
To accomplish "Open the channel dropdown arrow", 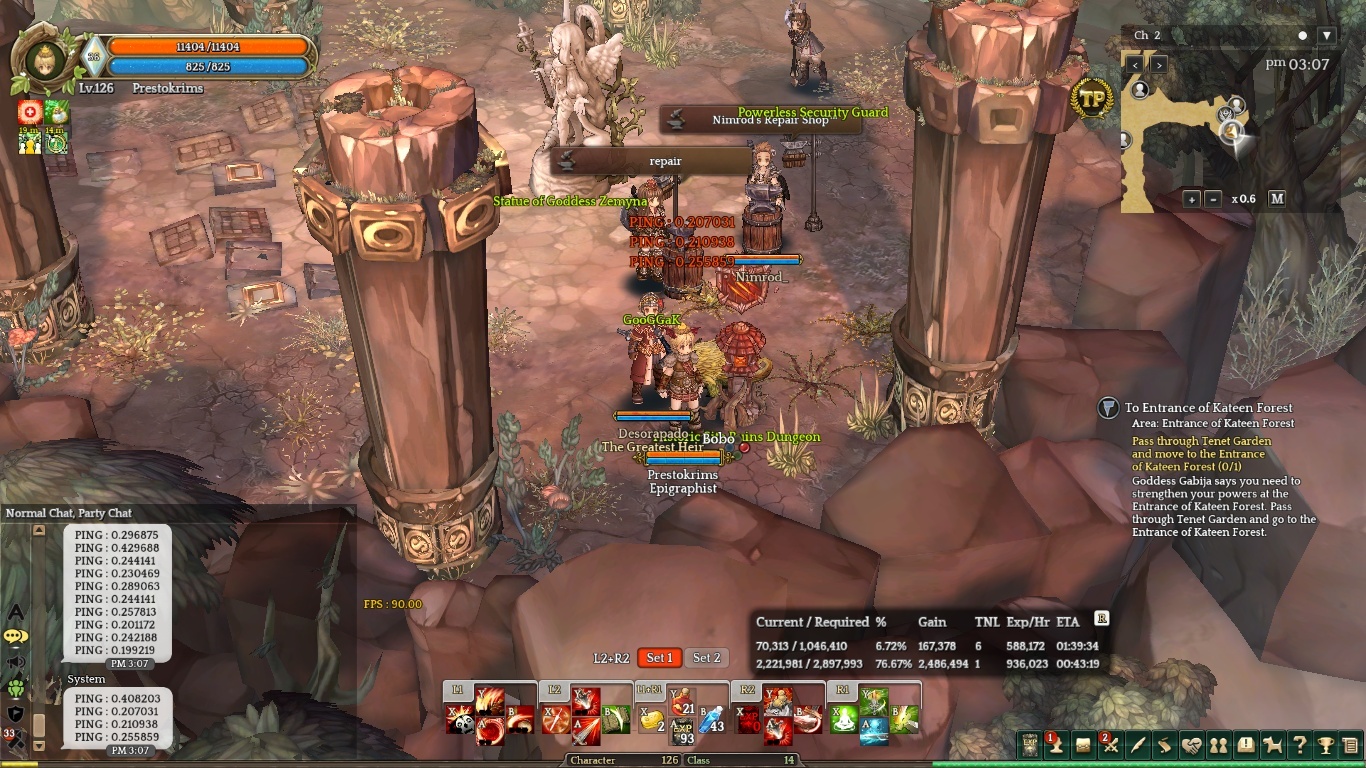I will click(1327, 35).
